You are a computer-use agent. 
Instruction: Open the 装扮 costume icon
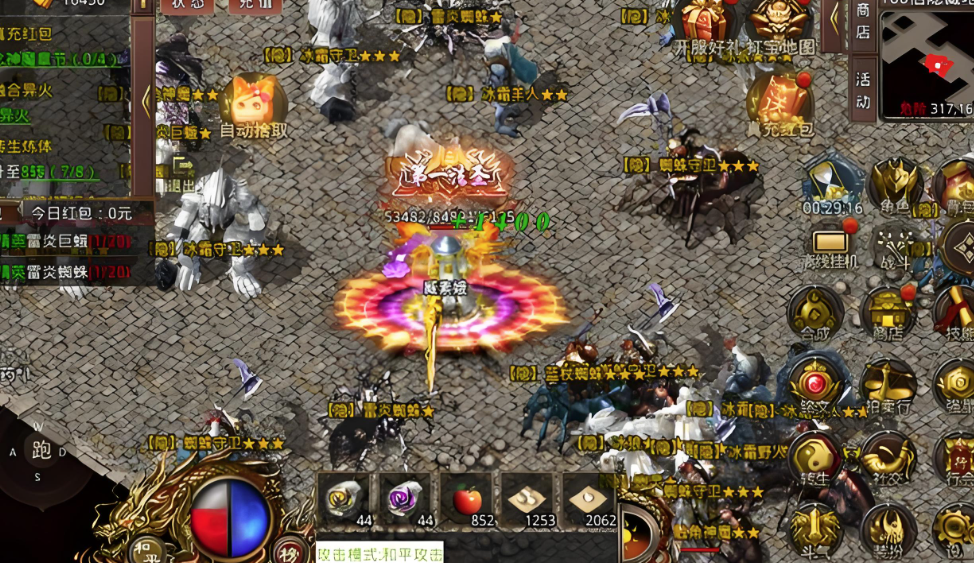click(x=888, y=527)
